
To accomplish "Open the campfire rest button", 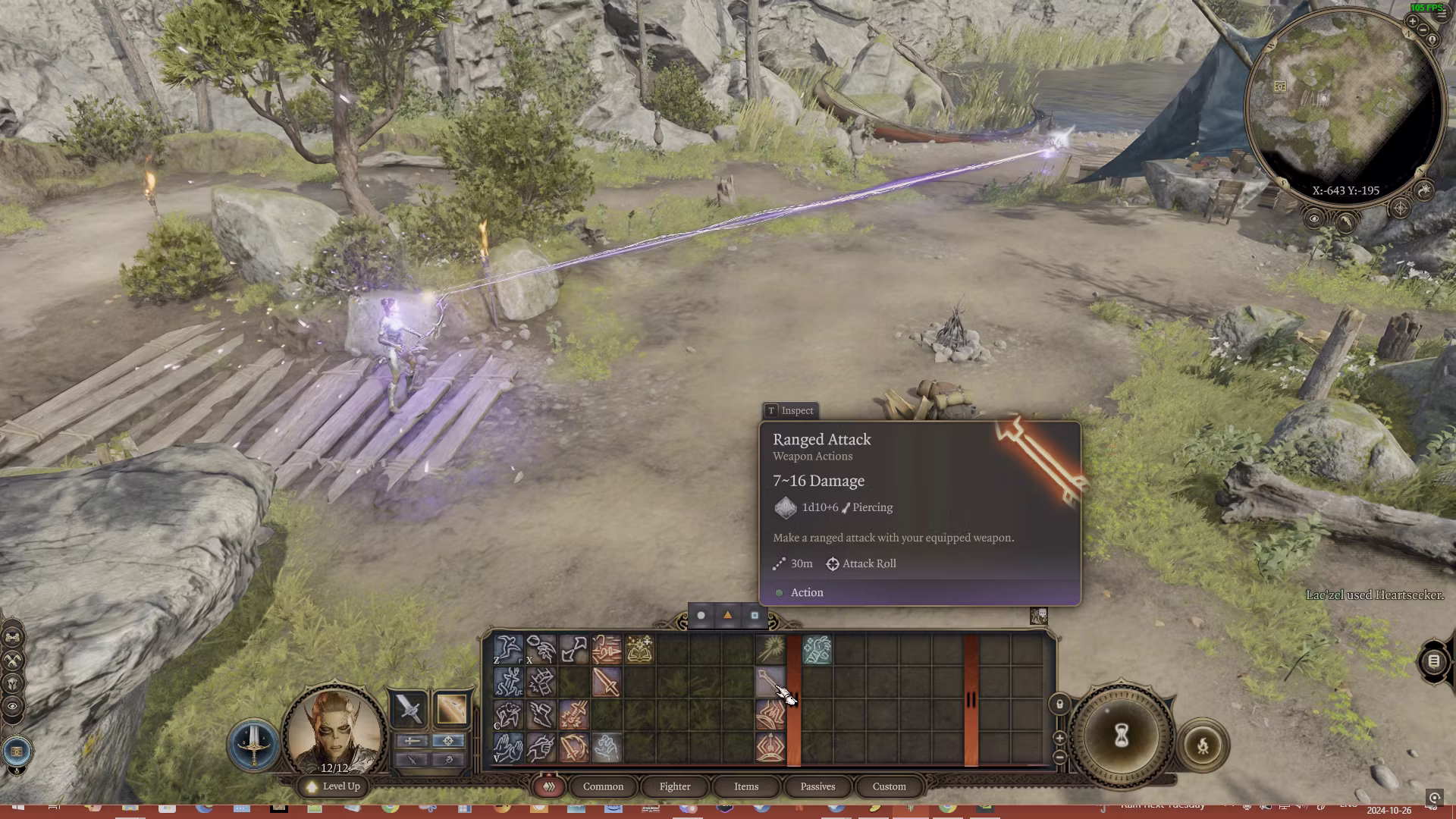I will coord(1203,745).
